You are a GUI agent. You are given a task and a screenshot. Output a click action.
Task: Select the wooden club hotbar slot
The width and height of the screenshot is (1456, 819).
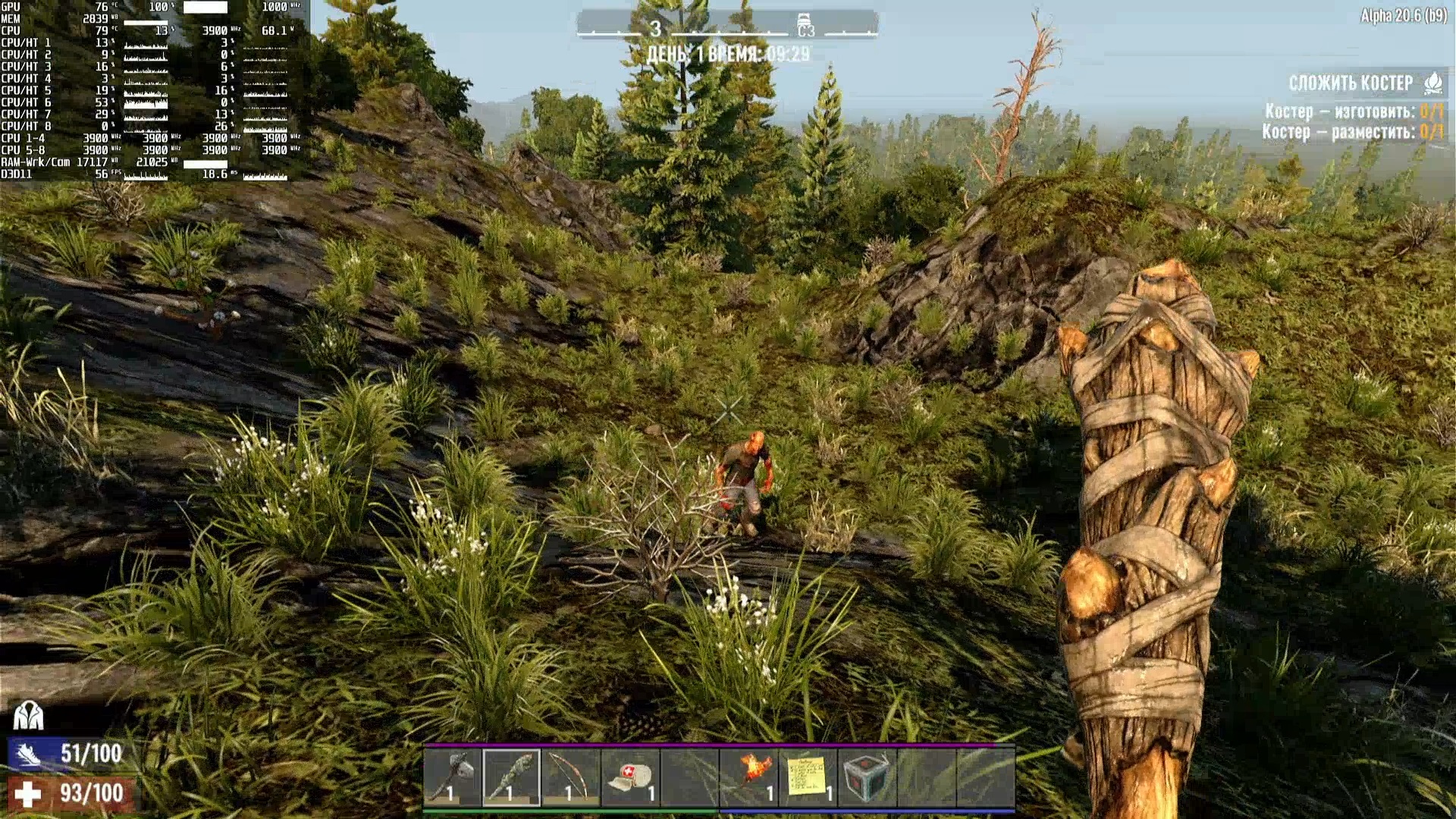pyautogui.click(x=512, y=777)
